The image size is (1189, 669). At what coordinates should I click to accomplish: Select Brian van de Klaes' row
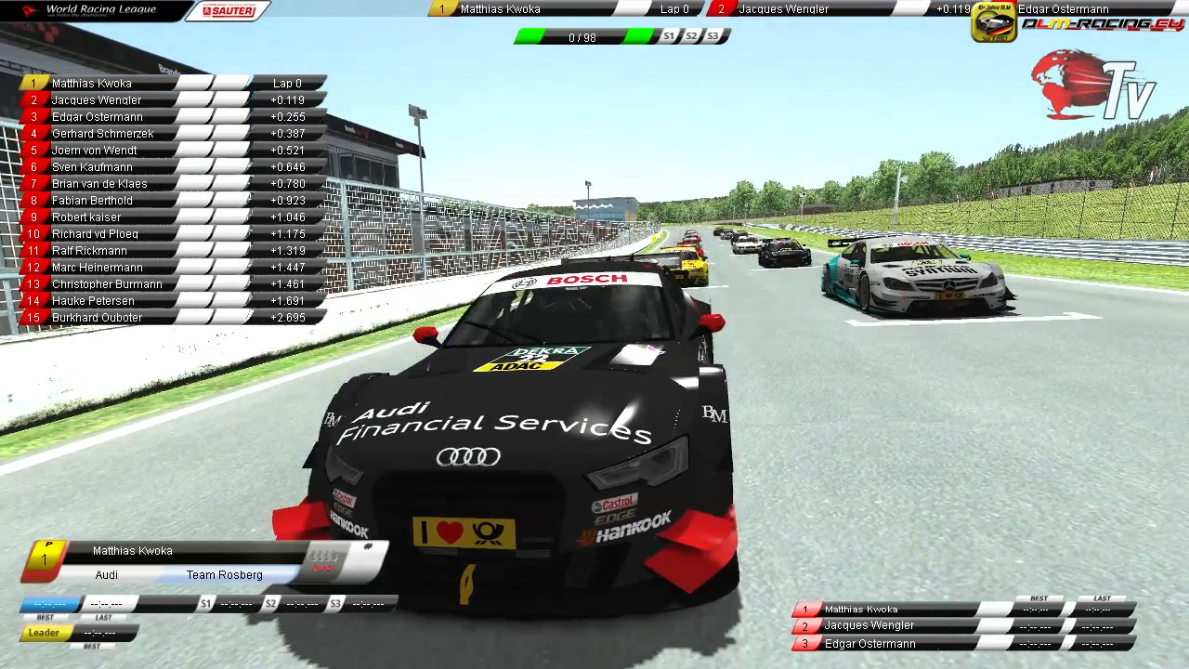(x=99, y=184)
